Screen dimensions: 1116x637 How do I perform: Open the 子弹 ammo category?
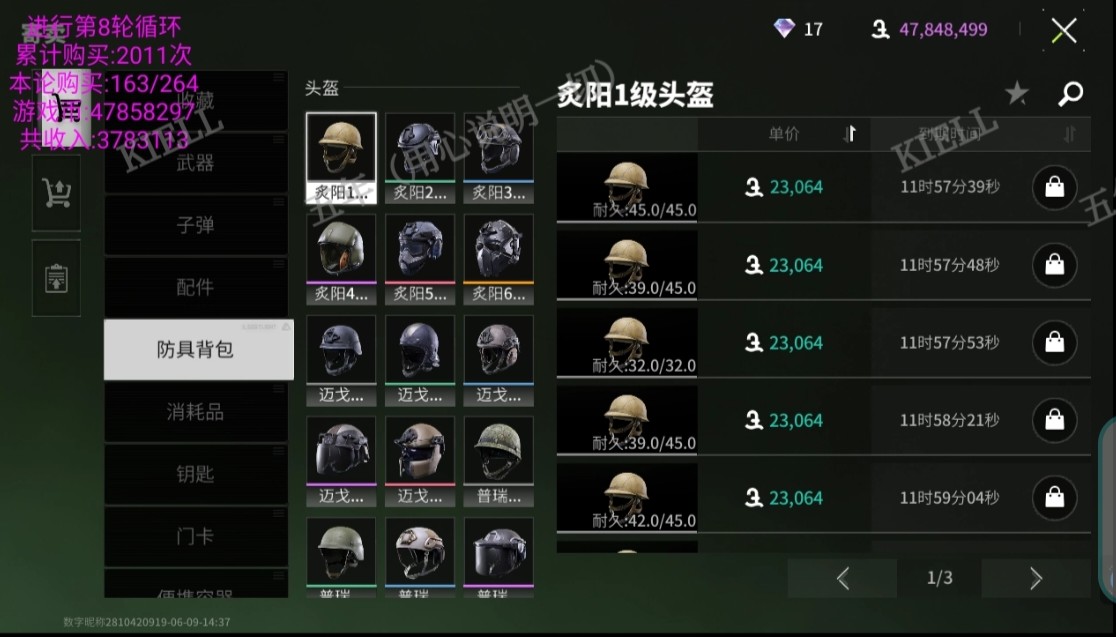(195, 225)
